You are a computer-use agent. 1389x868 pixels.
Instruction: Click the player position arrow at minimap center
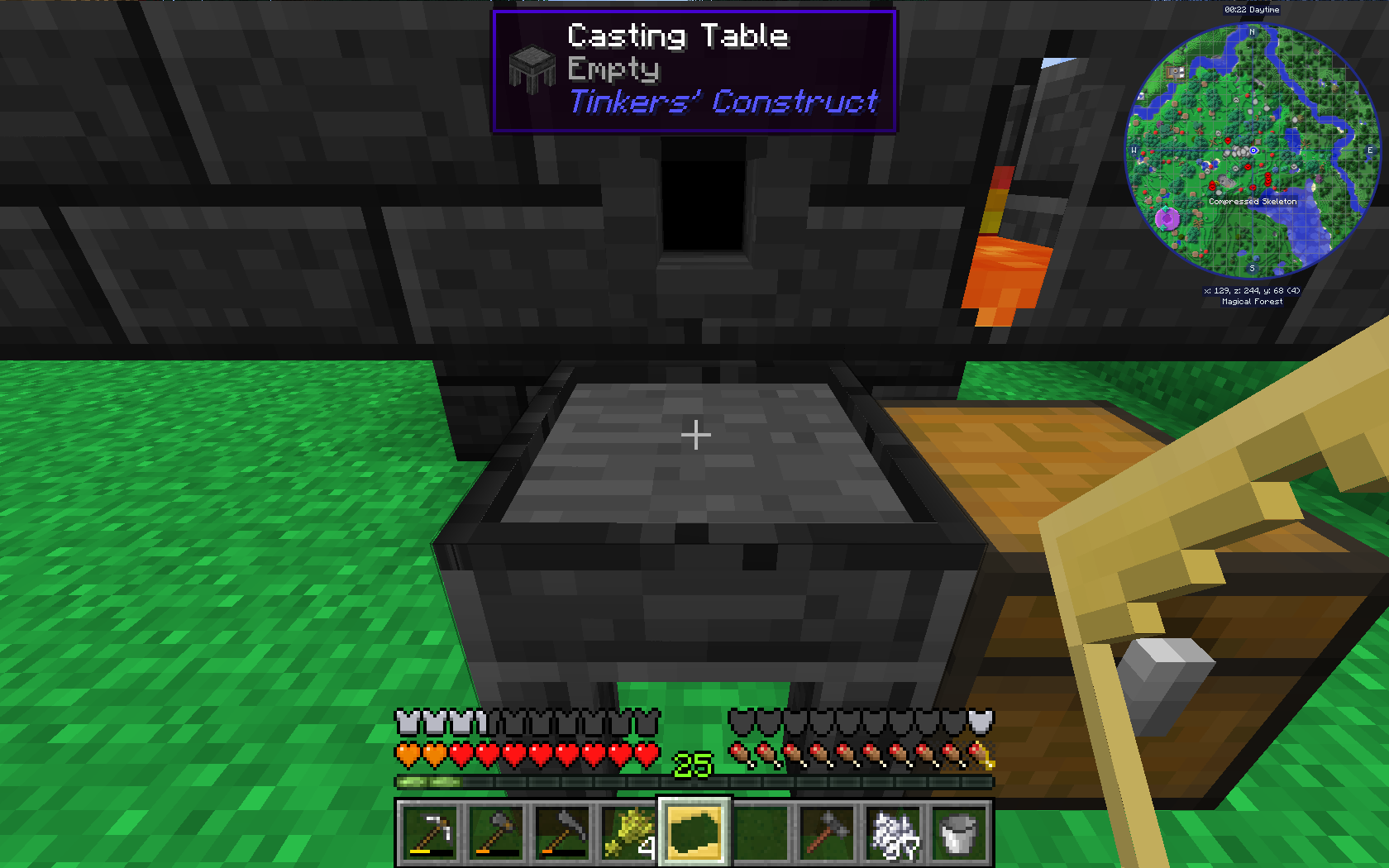coord(1253,150)
